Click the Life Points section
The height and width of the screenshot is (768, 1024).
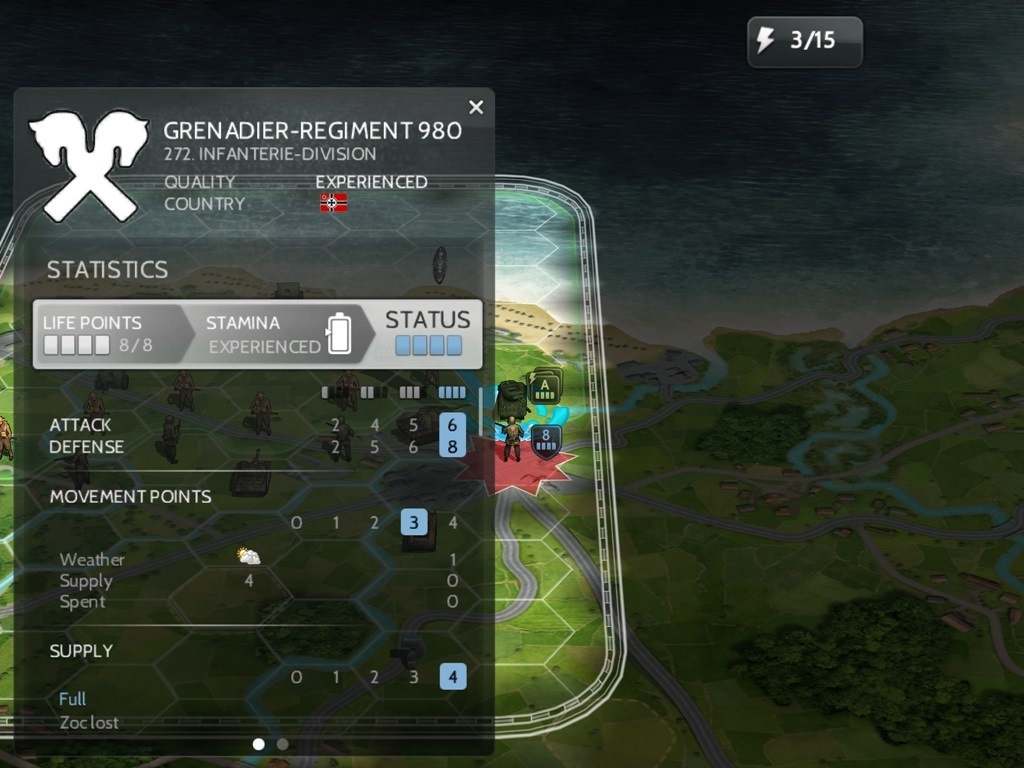(x=105, y=334)
